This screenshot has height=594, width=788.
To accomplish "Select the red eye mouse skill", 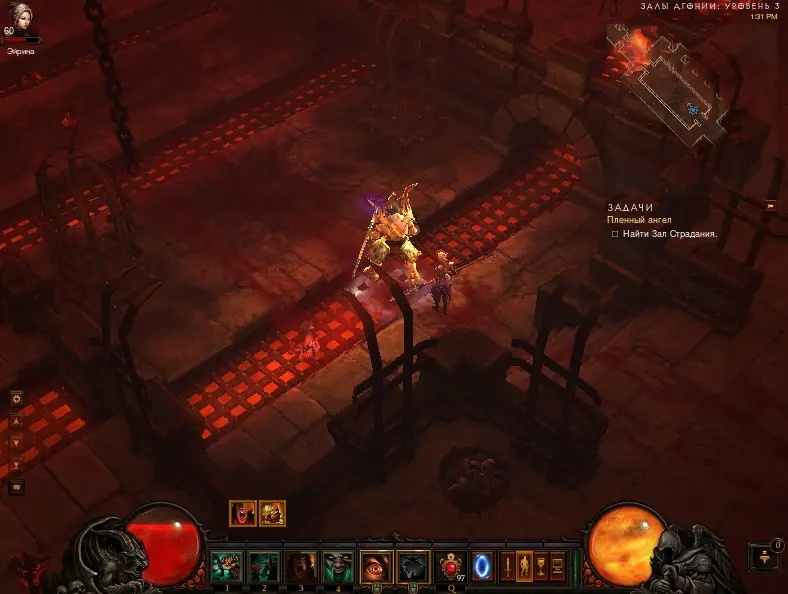I will coord(375,566).
